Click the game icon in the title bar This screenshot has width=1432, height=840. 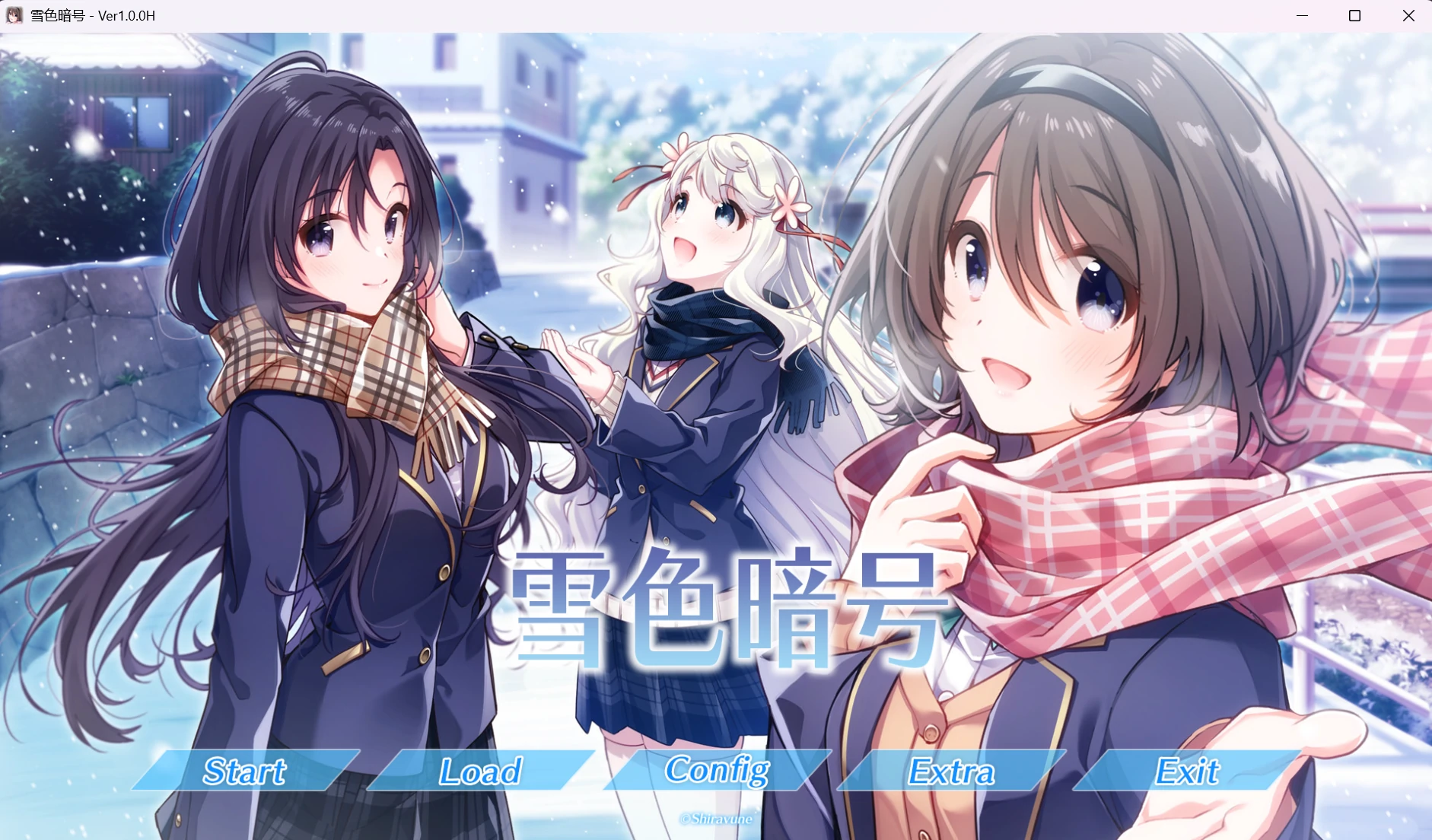click(14, 15)
